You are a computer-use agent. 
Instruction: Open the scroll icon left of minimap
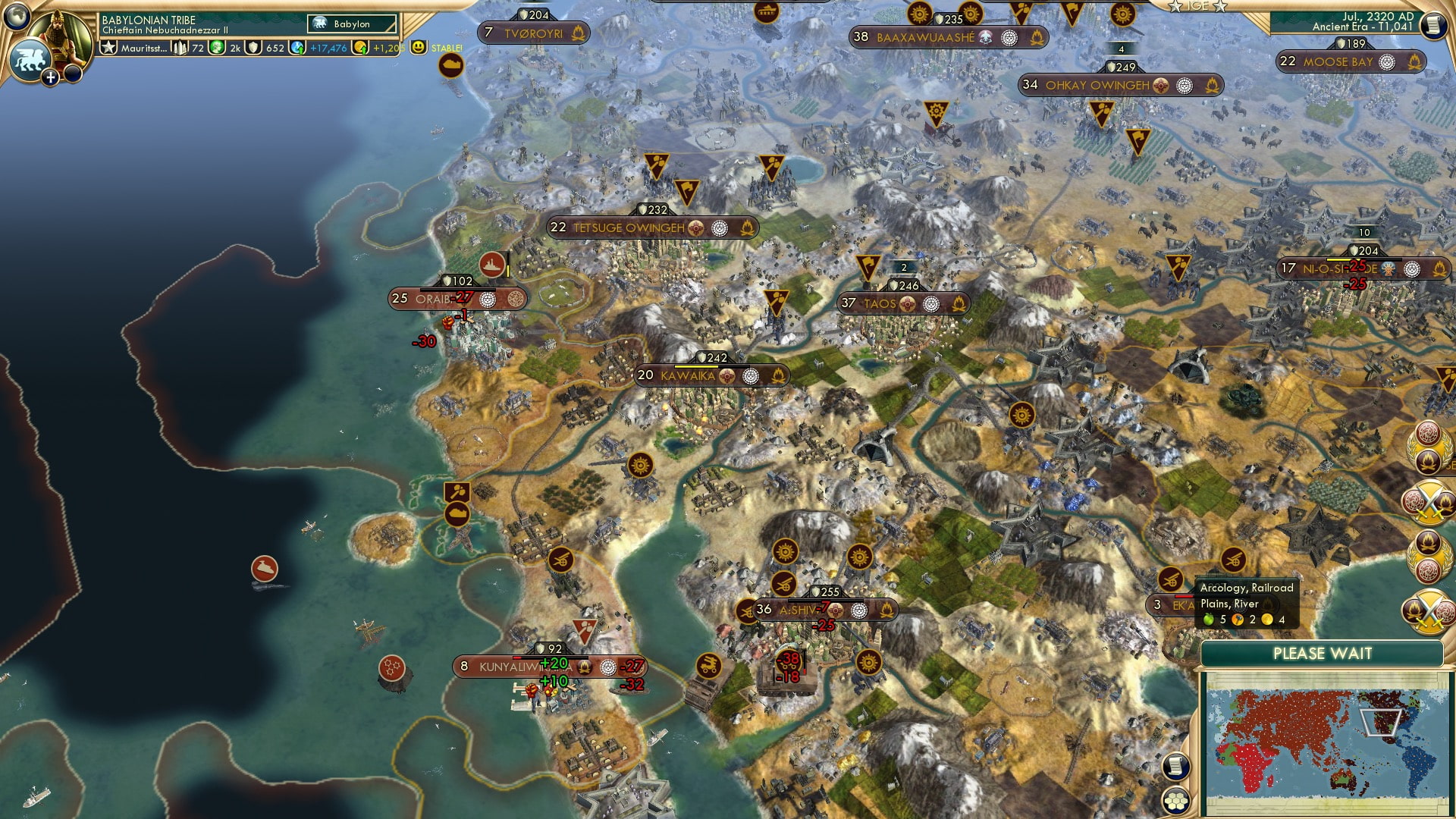(1175, 766)
